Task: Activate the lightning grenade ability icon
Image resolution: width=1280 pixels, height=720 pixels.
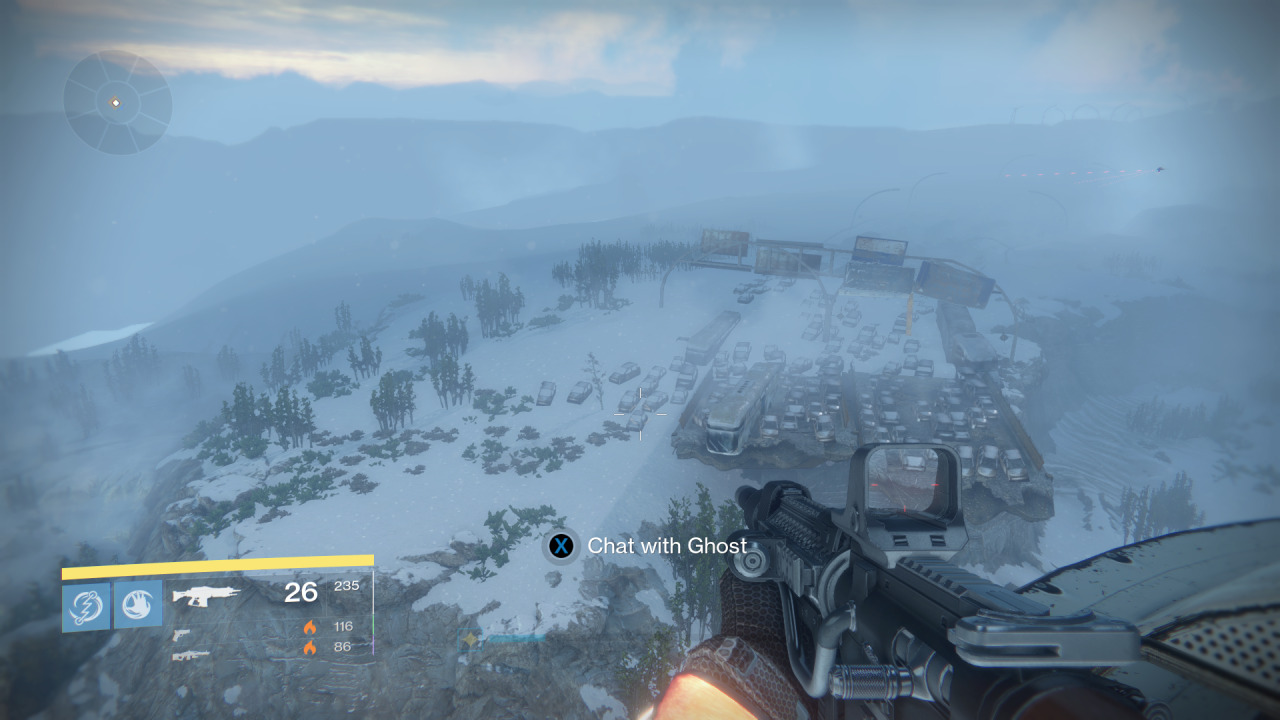Action: click(x=86, y=606)
